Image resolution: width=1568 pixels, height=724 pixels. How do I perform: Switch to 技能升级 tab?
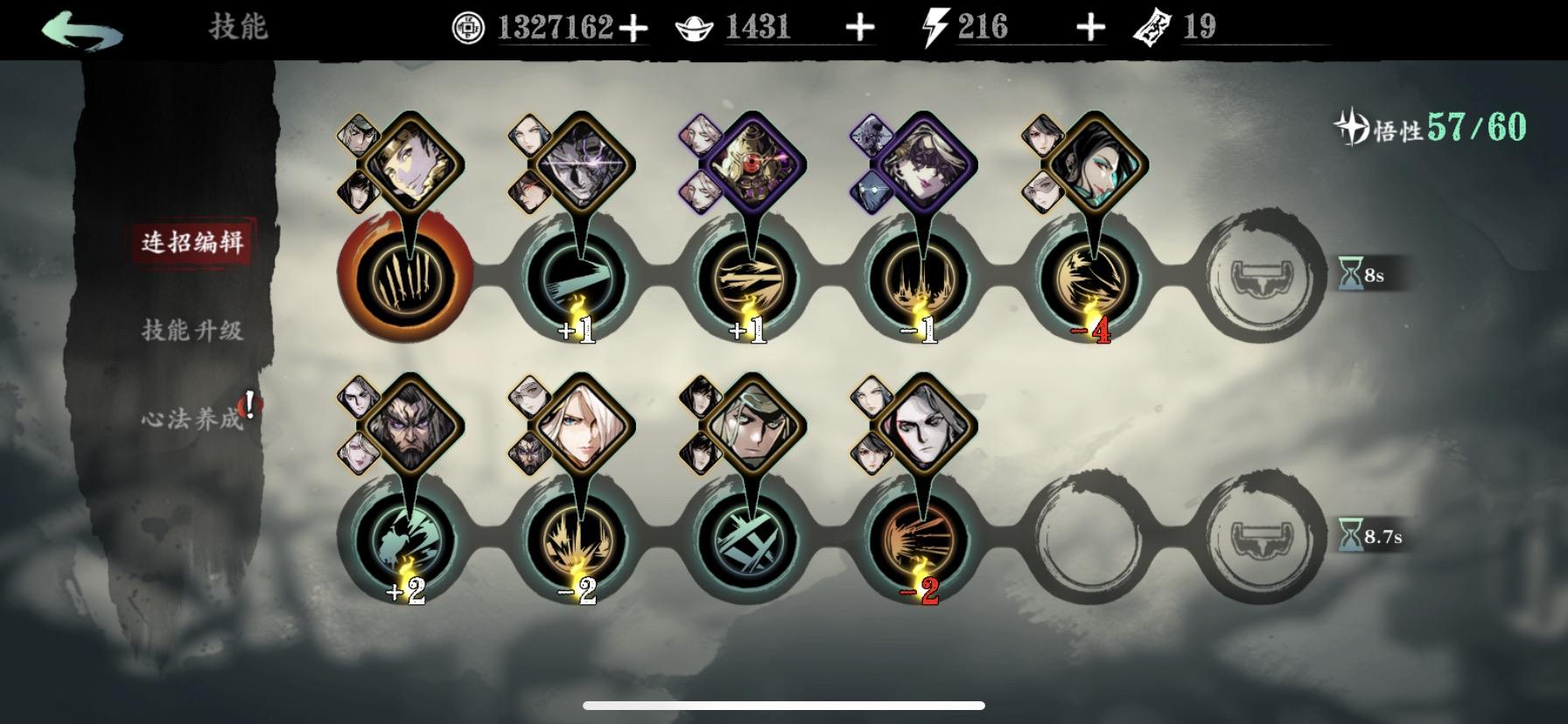click(194, 332)
